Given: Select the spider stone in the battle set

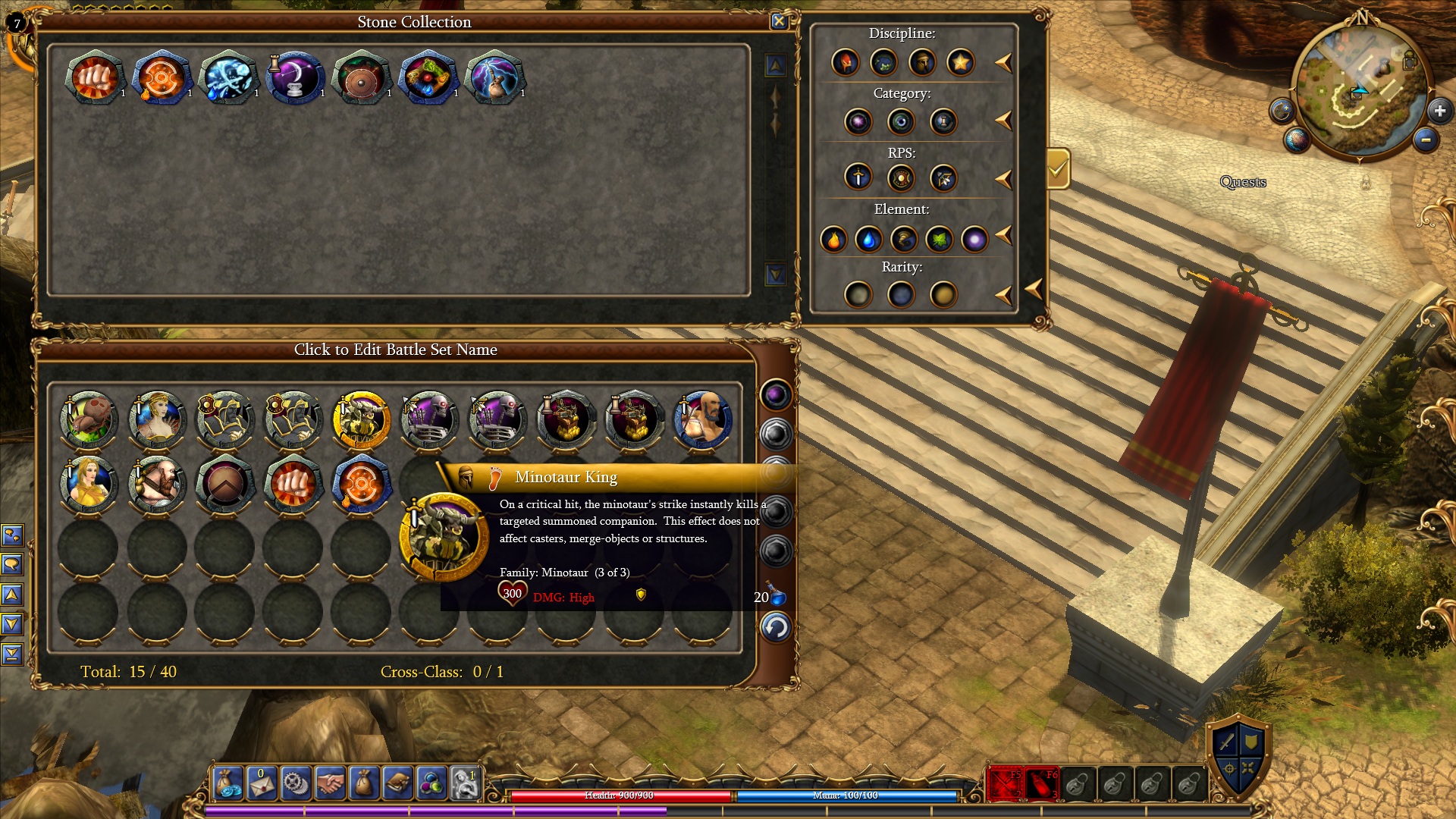Looking at the screenshot, I should point(89,419).
